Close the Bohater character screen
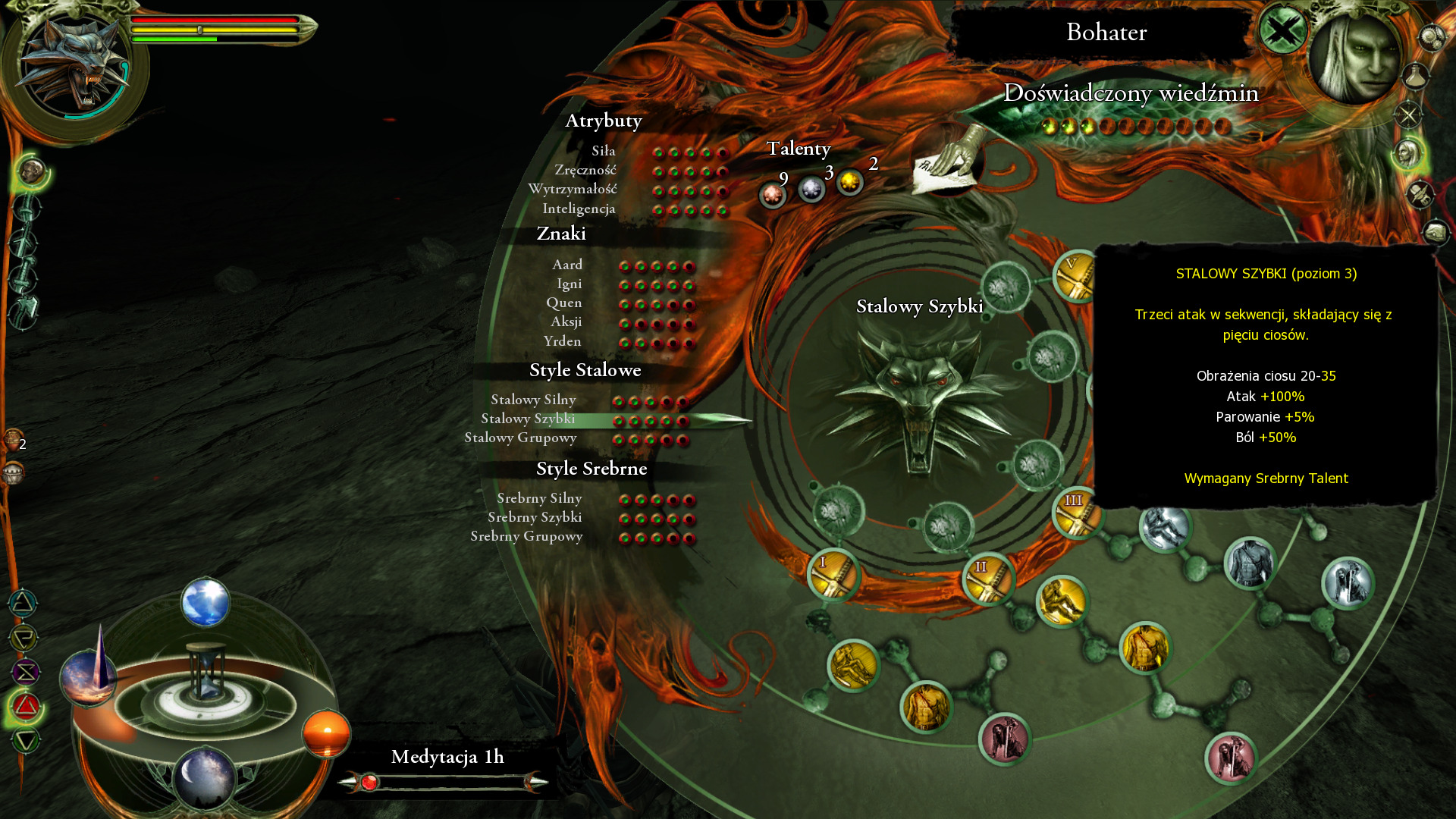Image resolution: width=1456 pixels, height=819 pixels. [1283, 32]
